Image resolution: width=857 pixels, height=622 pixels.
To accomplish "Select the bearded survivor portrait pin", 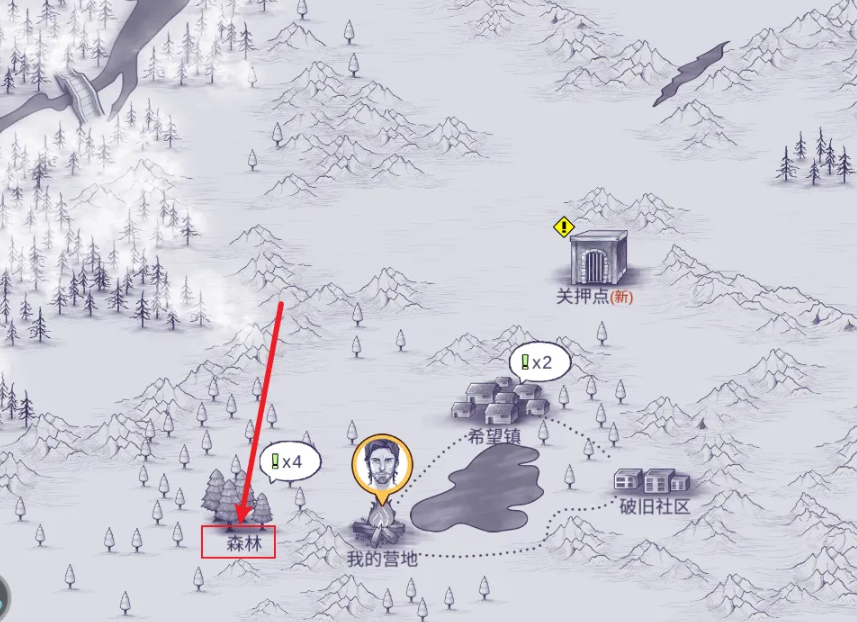I will (381, 465).
